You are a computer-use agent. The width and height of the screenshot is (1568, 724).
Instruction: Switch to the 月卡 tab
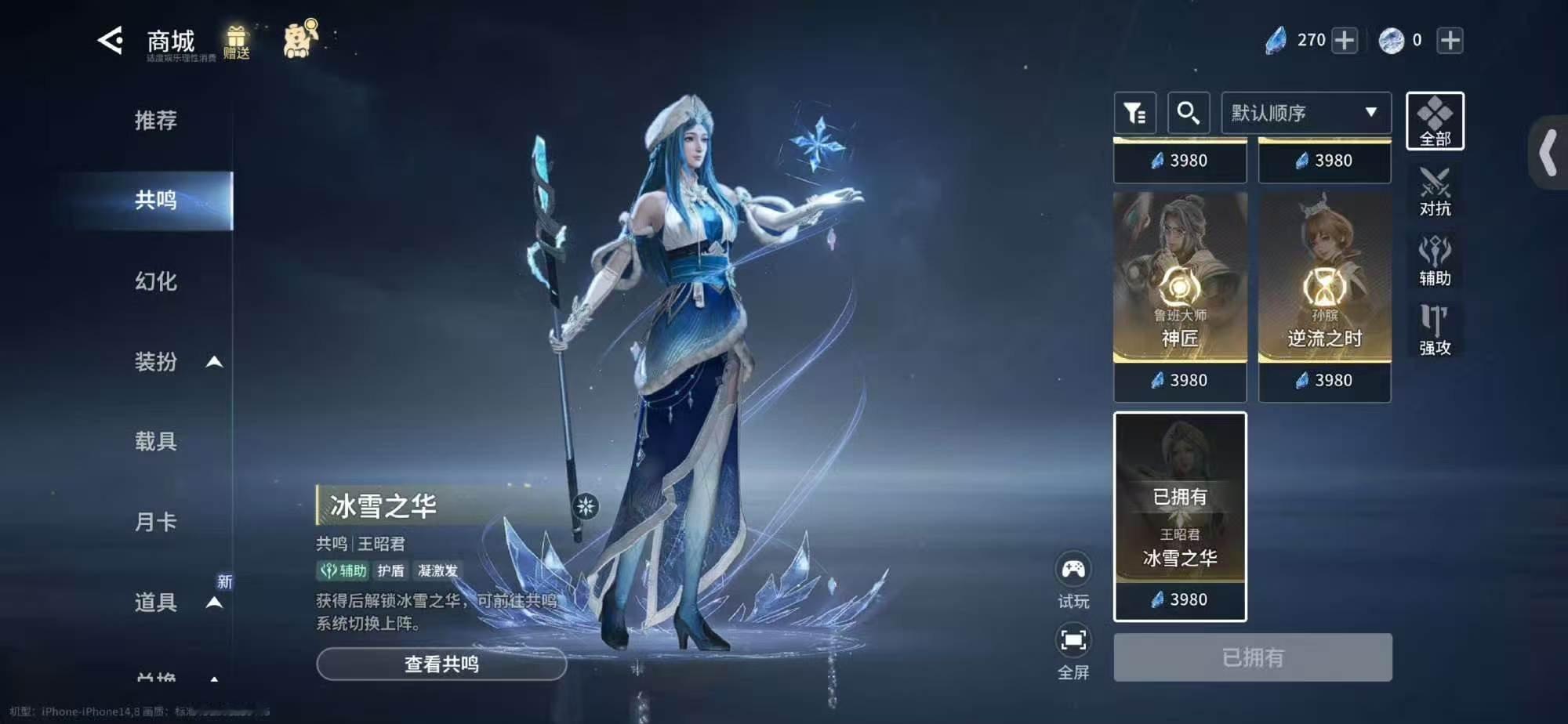coord(156,522)
